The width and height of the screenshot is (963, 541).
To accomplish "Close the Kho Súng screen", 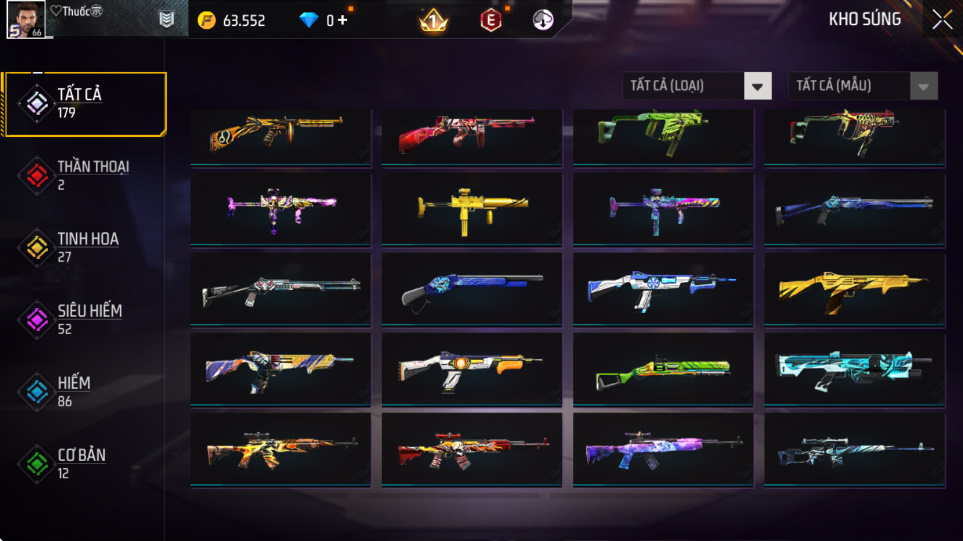I will coord(941,20).
